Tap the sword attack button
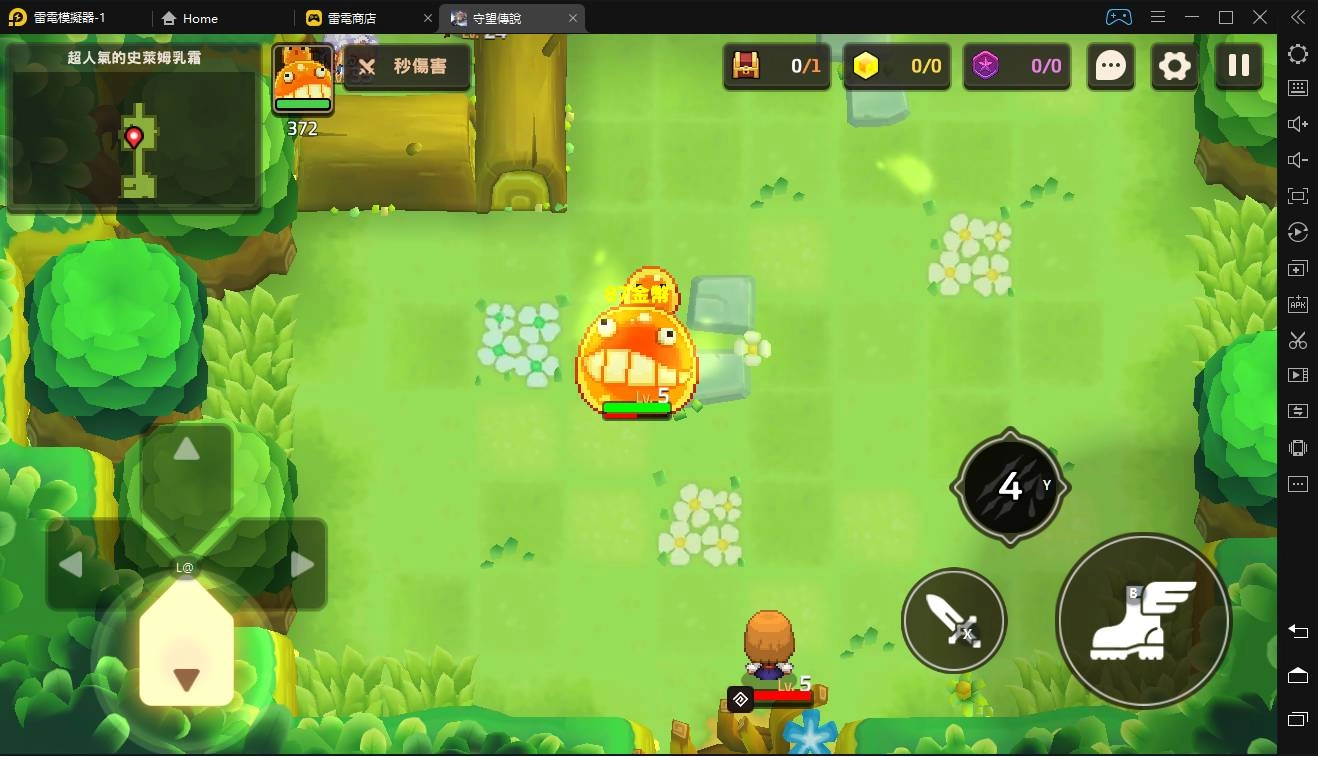The width and height of the screenshot is (1318, 757). 953,620
